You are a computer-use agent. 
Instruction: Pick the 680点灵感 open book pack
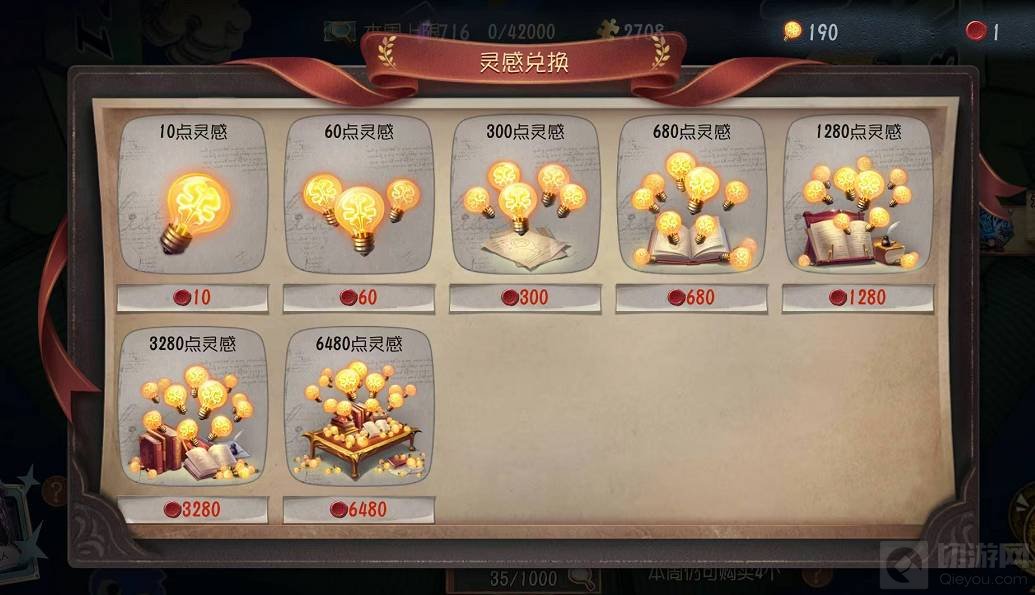(691, 200)
